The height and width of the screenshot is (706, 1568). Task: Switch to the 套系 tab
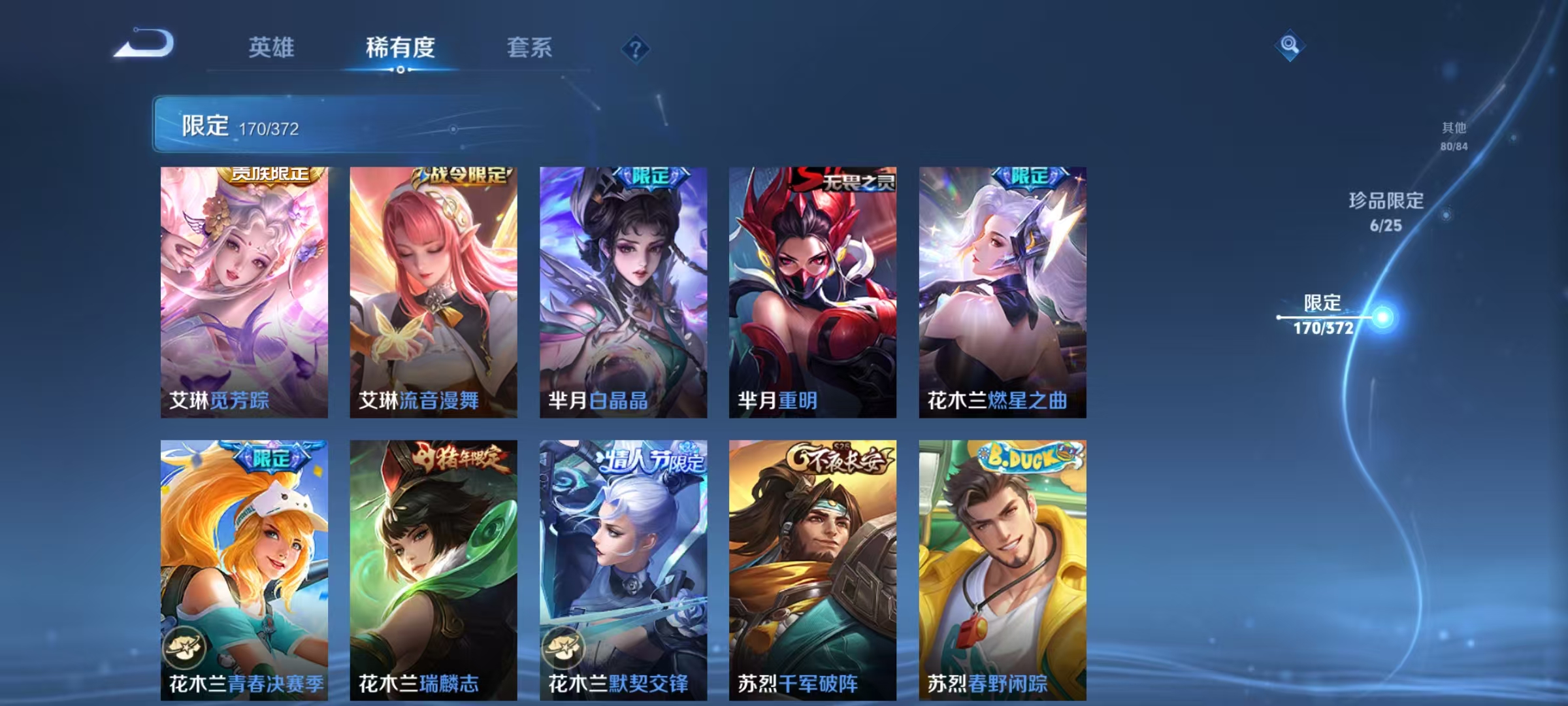pos(529,48)
